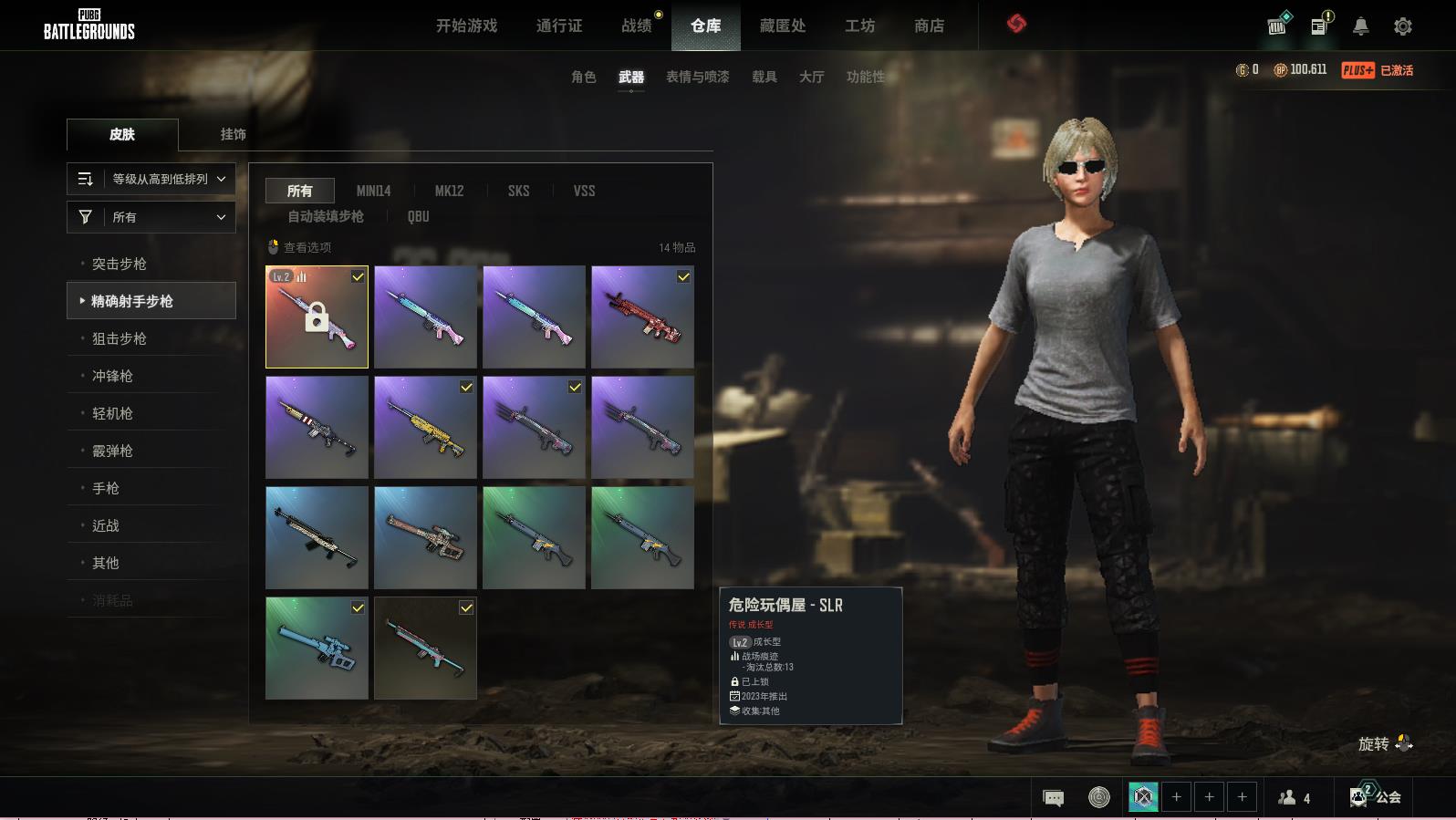The image size is (1456, 820).
Task: Open the 开始游戏 menu
Action: (x=466, y=26)
